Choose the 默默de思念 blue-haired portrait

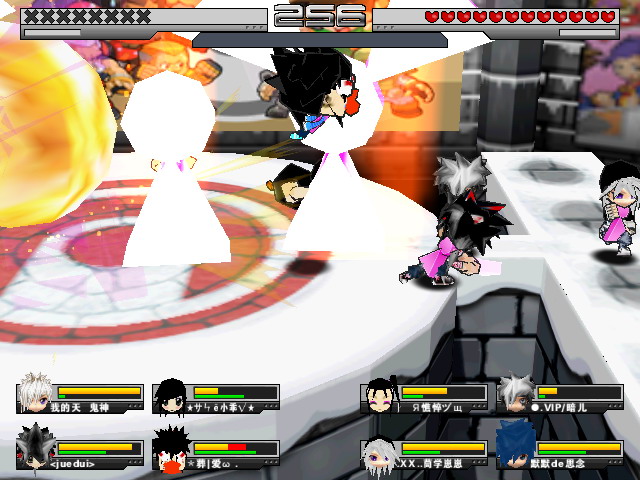click(x=515, y=446)
